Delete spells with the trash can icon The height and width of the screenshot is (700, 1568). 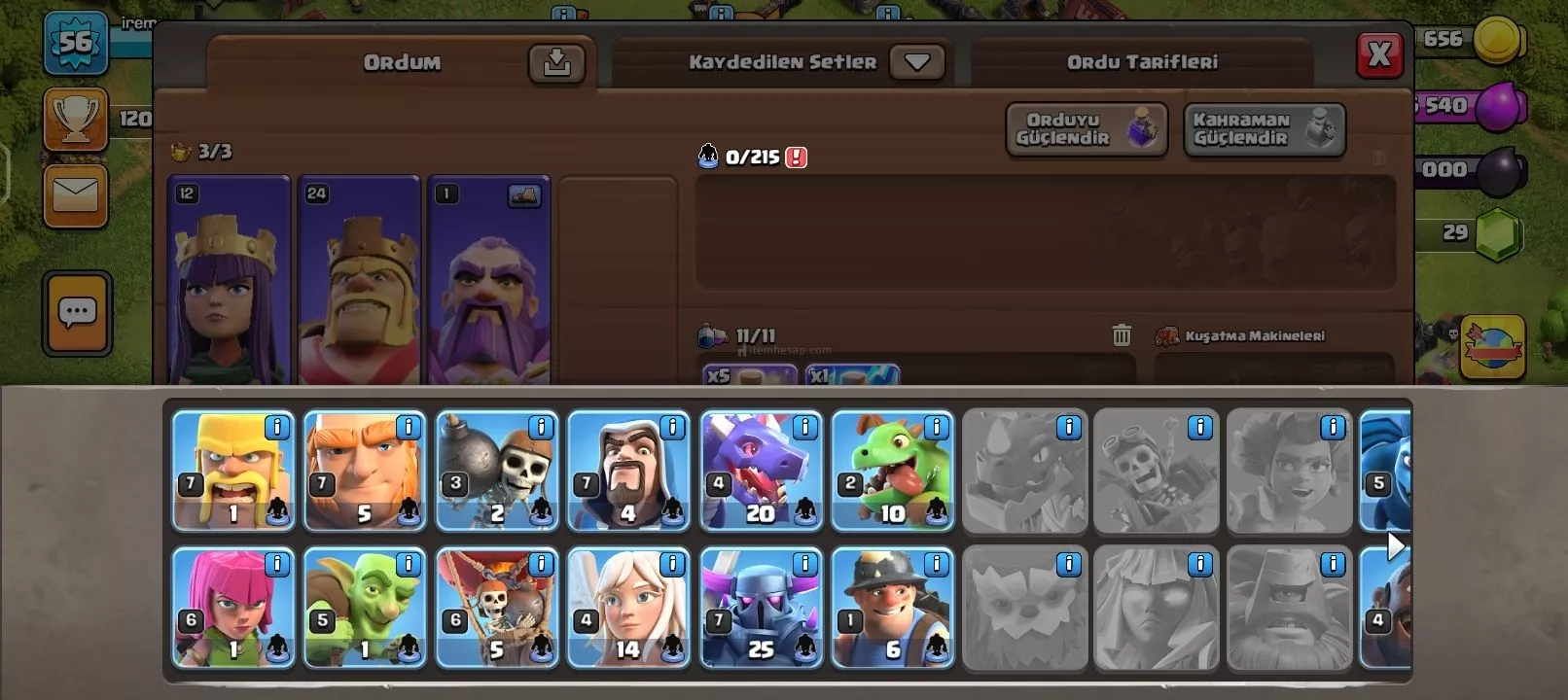(1122, 335)
